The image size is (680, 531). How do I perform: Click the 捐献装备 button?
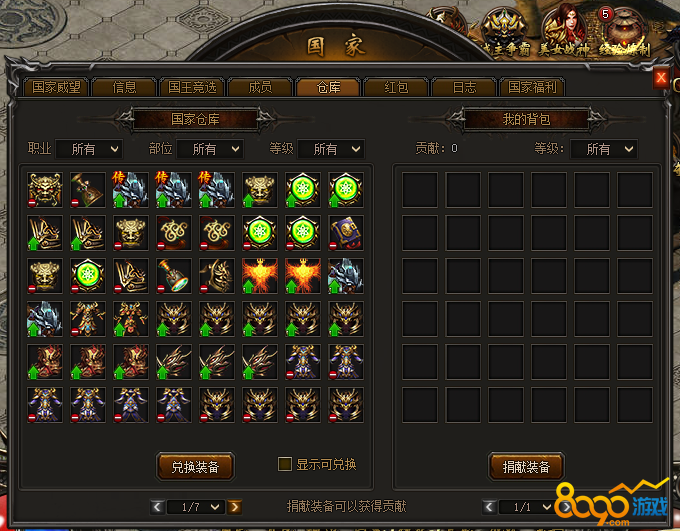[x=526, y=466]
